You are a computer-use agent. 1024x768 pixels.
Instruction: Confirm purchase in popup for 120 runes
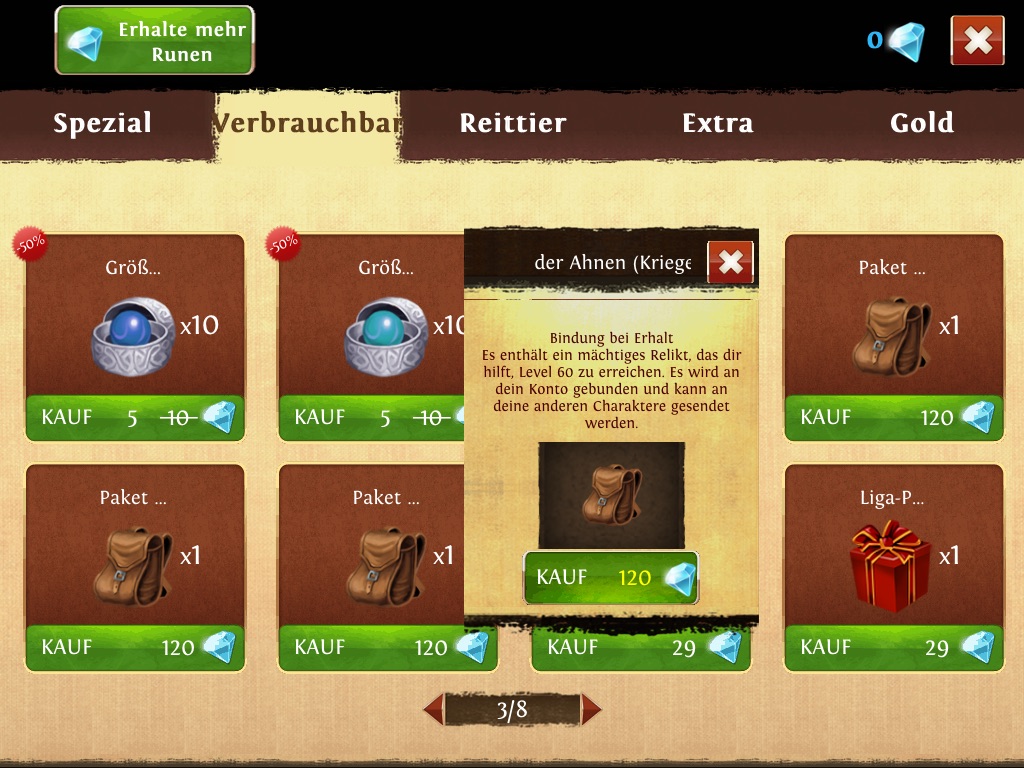coord(611,578)
